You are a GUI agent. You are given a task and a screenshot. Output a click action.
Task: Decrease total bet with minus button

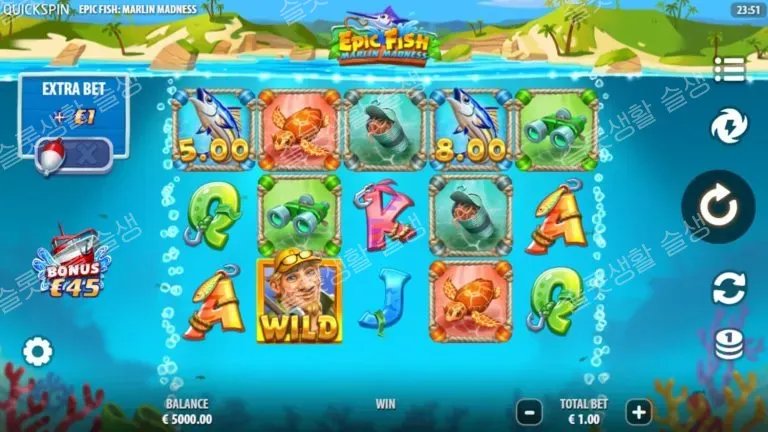[529, 410]
